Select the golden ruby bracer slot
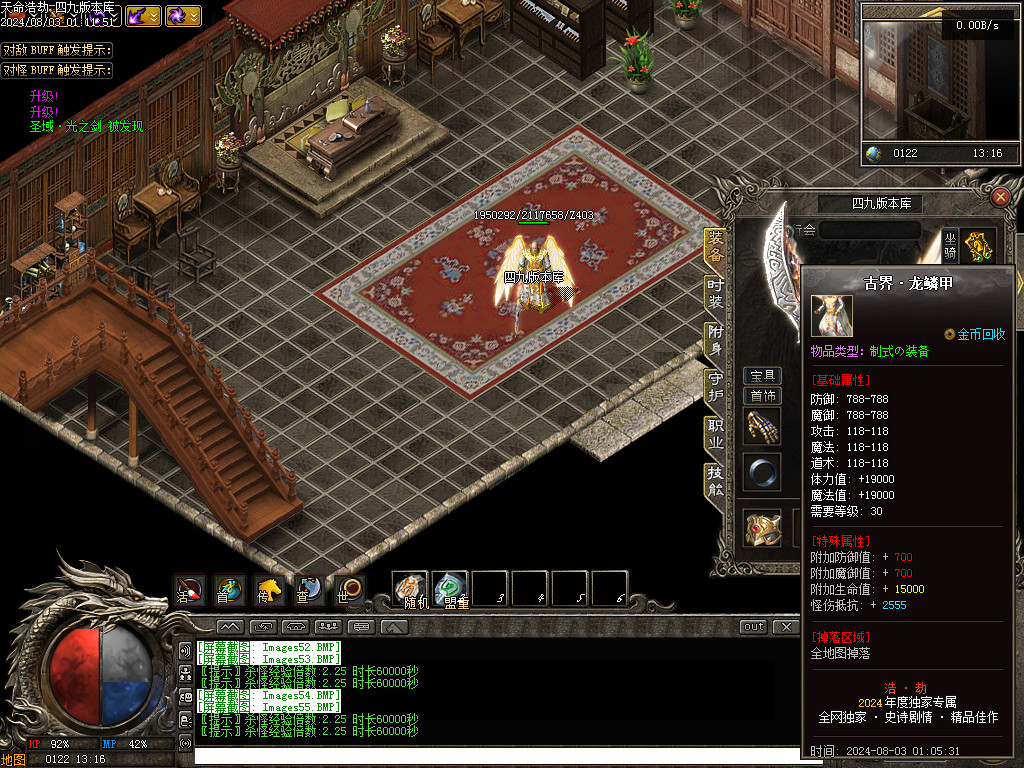This screenshot has width=1024, height=768. 762,528
